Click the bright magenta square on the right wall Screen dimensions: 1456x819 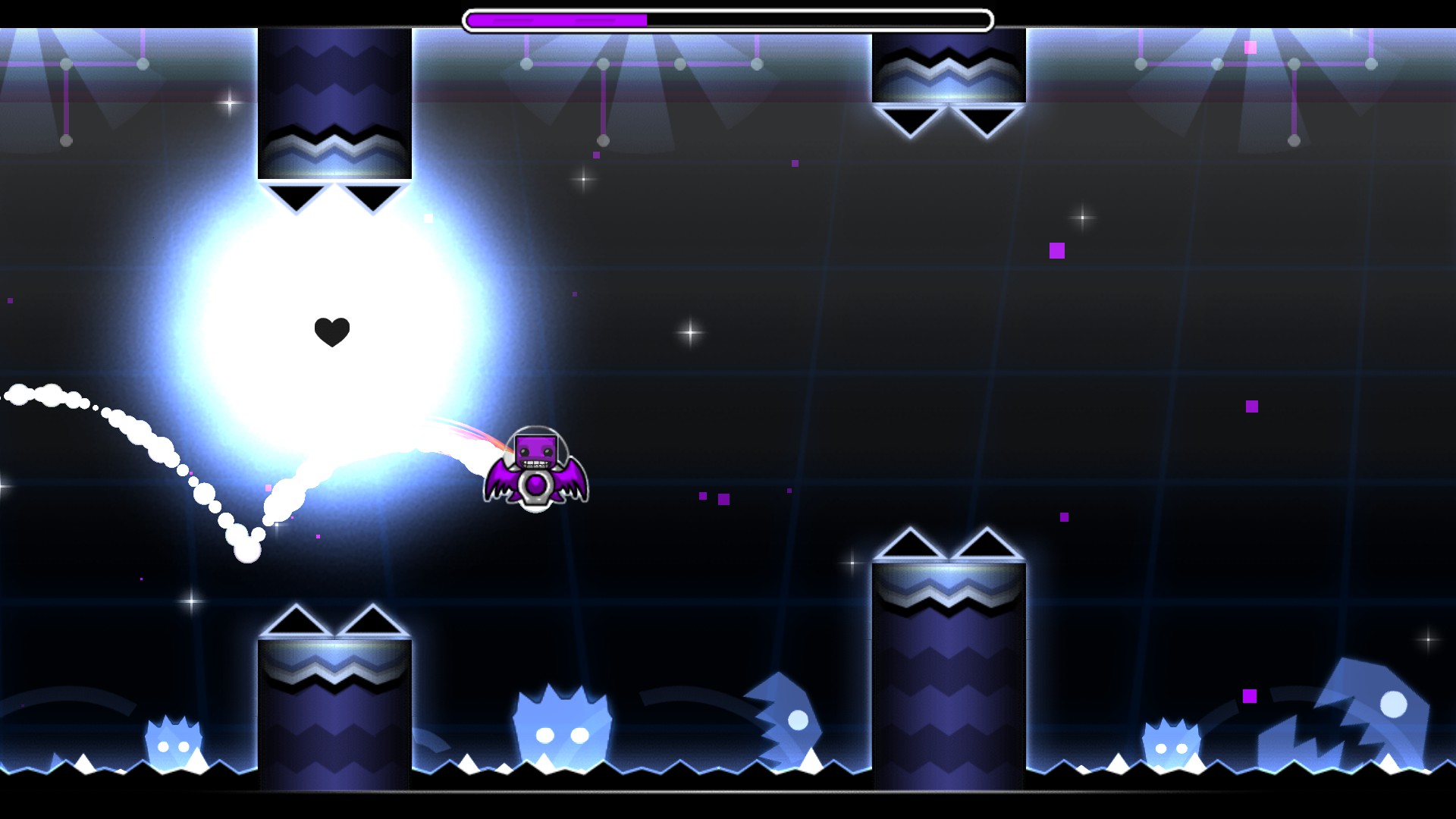click(1057, 251)
